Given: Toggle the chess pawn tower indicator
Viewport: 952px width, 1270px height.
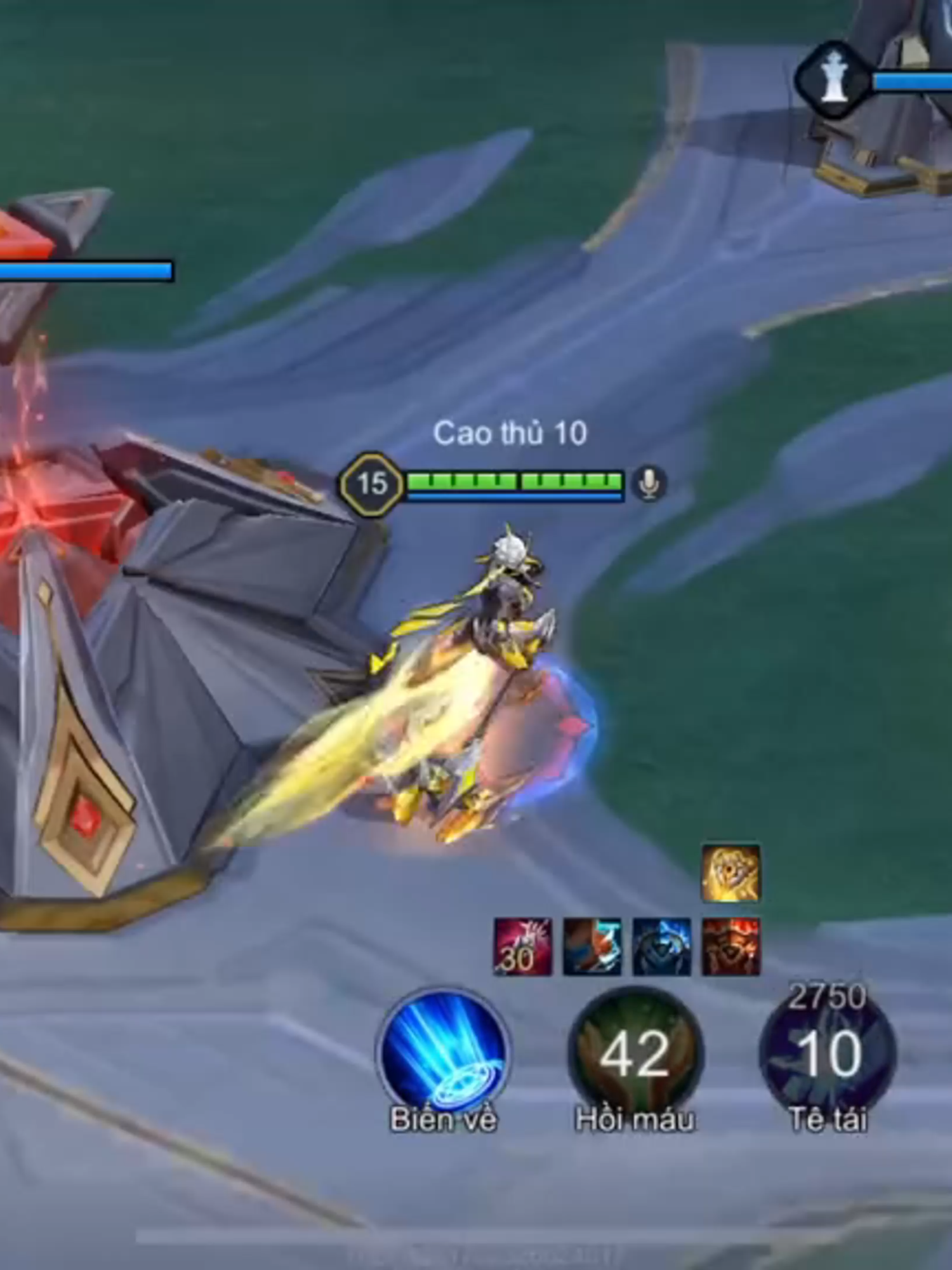Looking at the screenshot, I should tap(833, 76).
